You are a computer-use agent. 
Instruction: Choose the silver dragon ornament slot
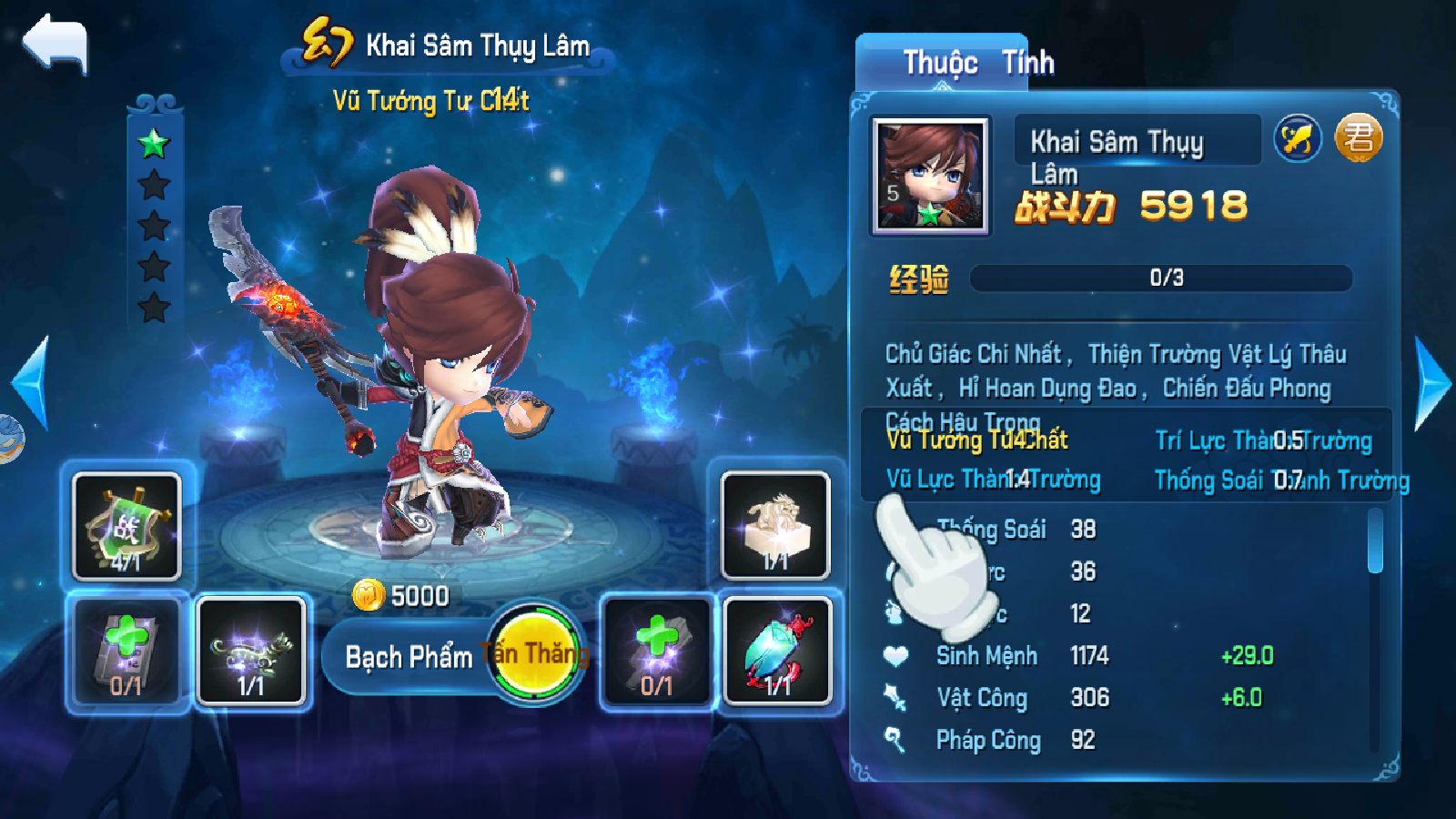[x=251, y=651]
